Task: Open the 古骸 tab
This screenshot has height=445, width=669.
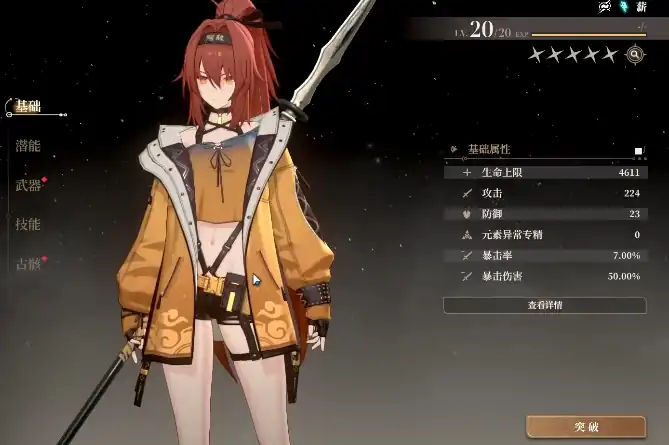Action: tap(28, 264)
